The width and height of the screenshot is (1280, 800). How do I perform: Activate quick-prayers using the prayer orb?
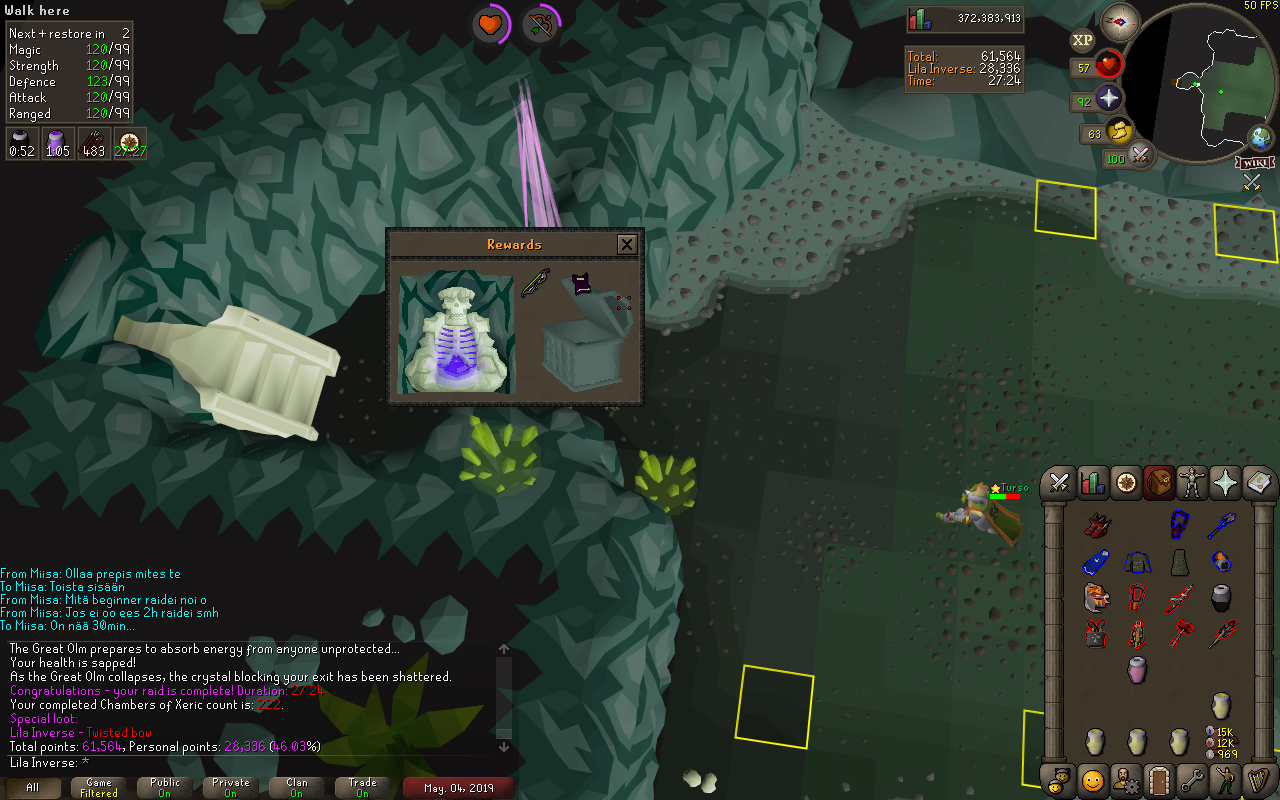coord(1109,99)
